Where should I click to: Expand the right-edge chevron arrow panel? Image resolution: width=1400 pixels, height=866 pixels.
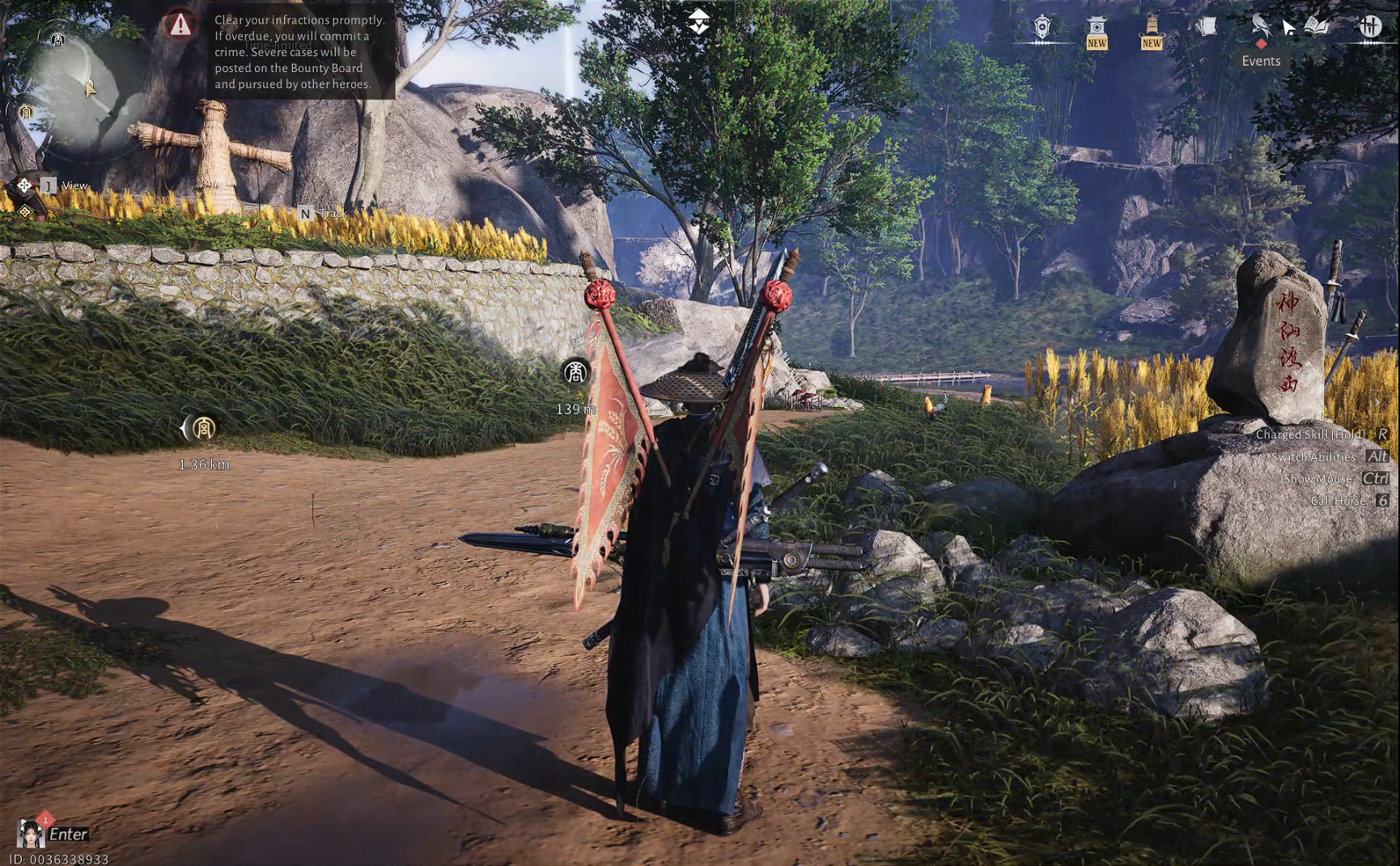[1377, 402]
